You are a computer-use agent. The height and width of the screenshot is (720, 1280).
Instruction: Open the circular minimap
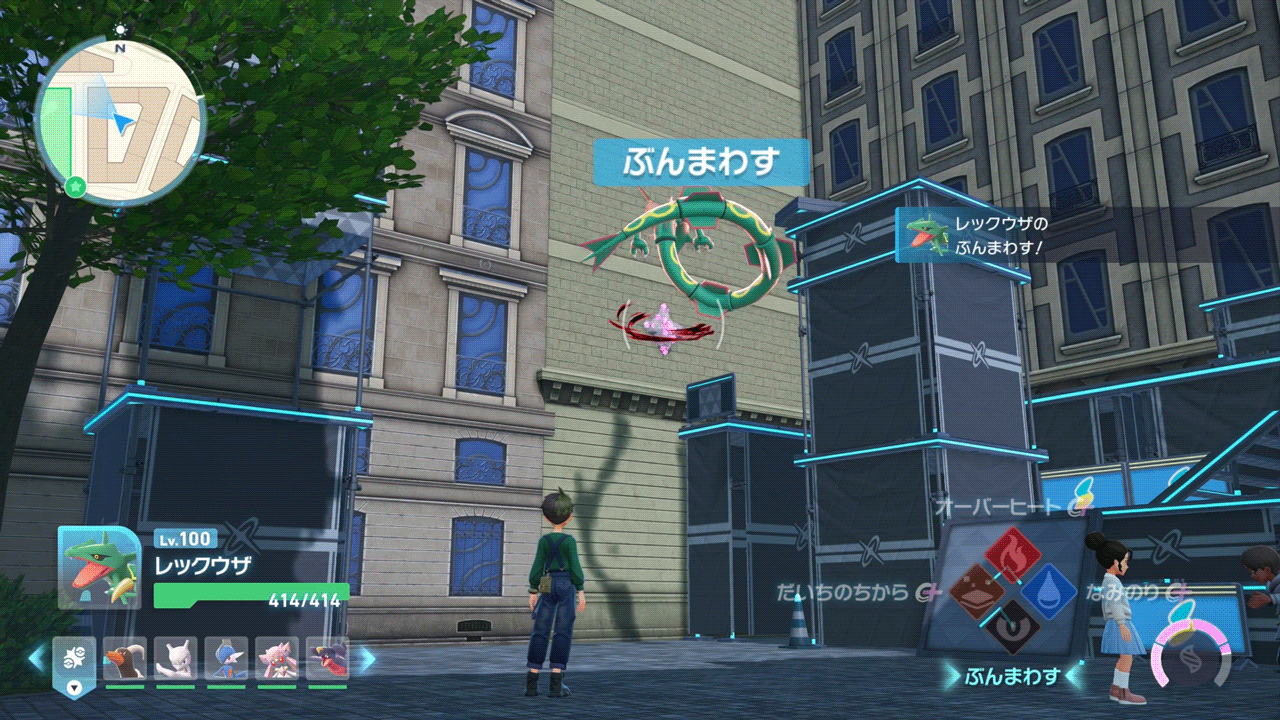119,122
